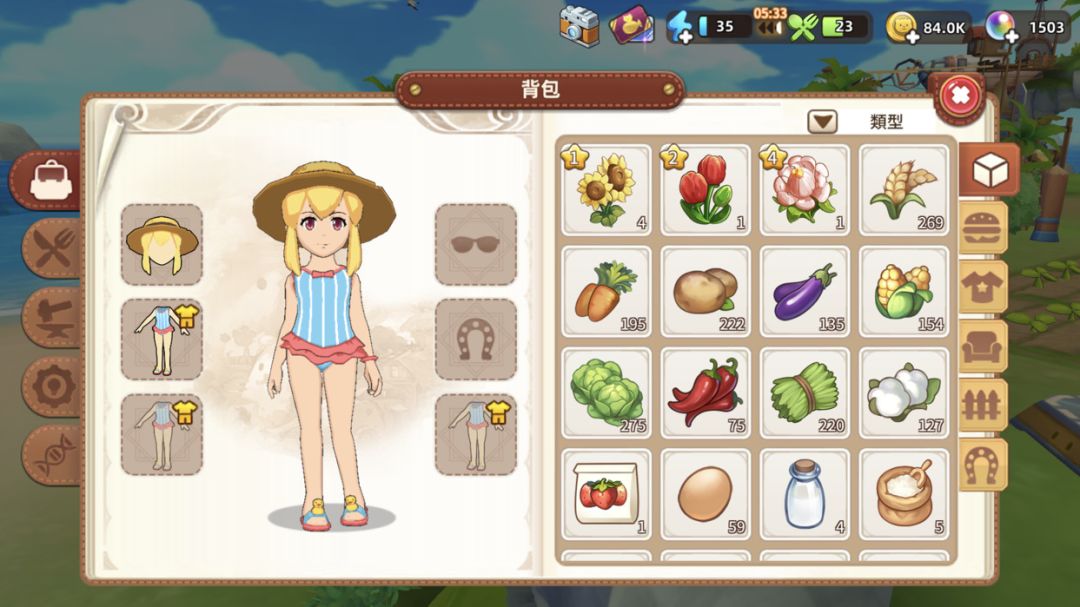Open the cooking fork and knife side tab
This screenshot has height=607, width=1080.
52,246
